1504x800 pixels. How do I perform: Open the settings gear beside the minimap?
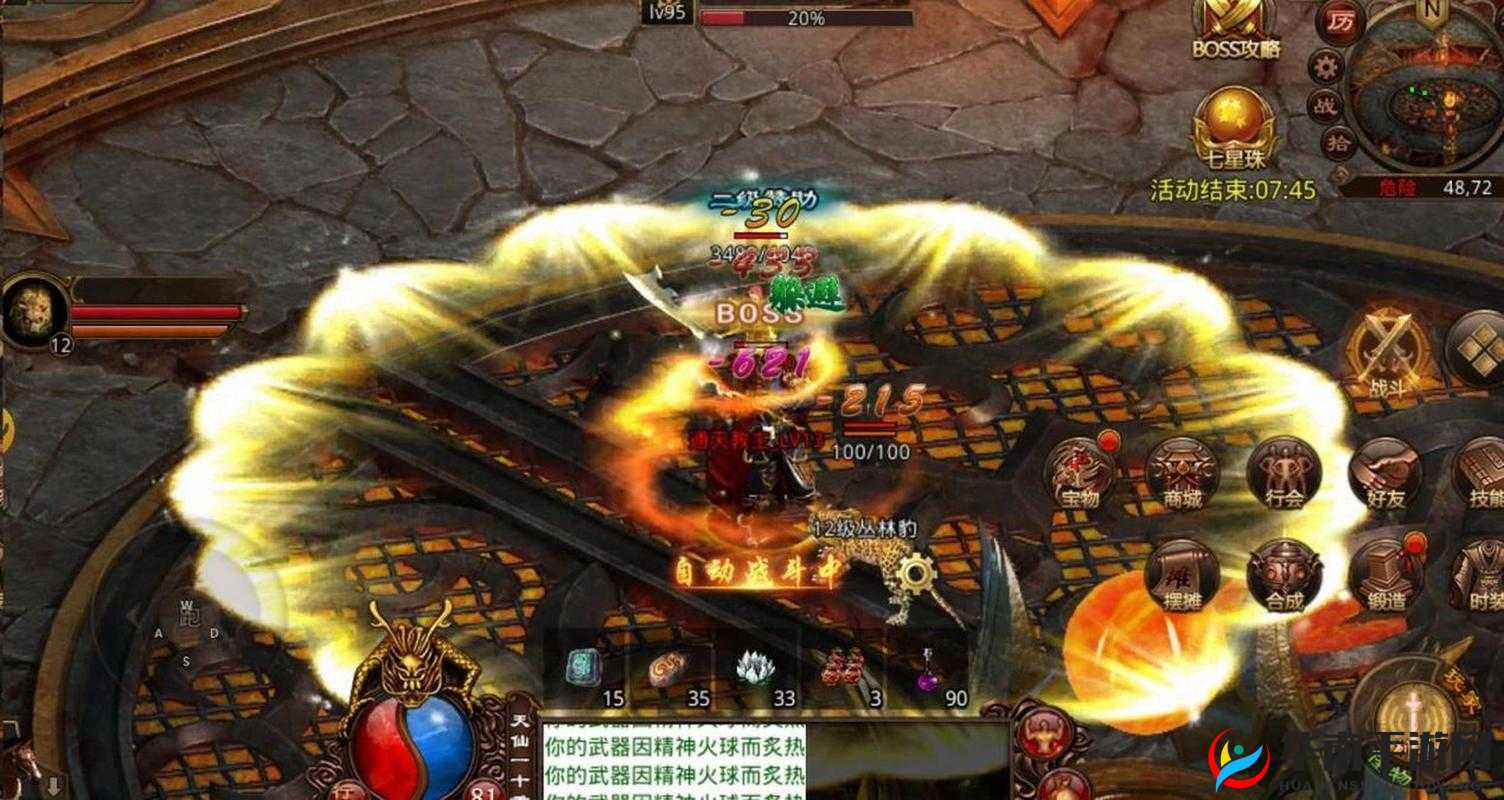coord(1327,65)
